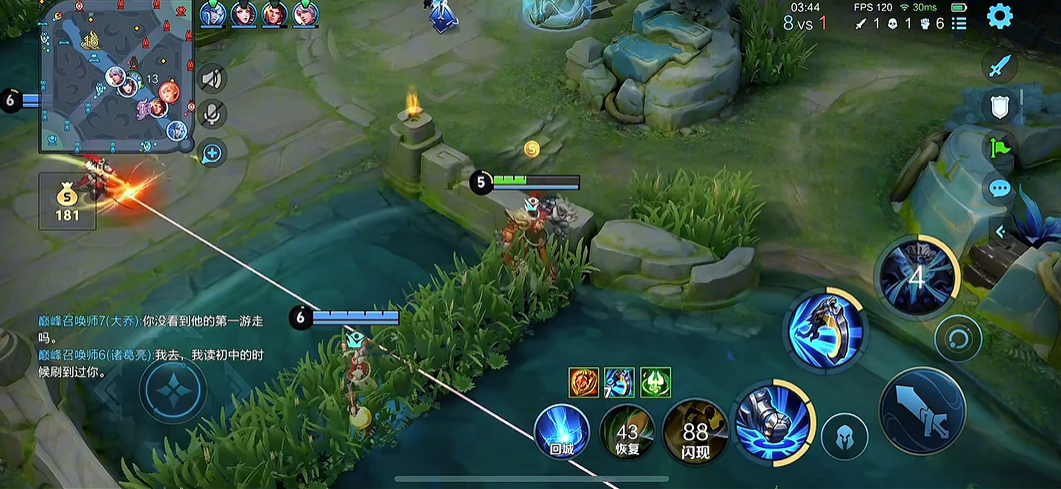The image size is (1061, 489).
Task: Use the 恢复 restore spell
Action: (x=627, y=432)
